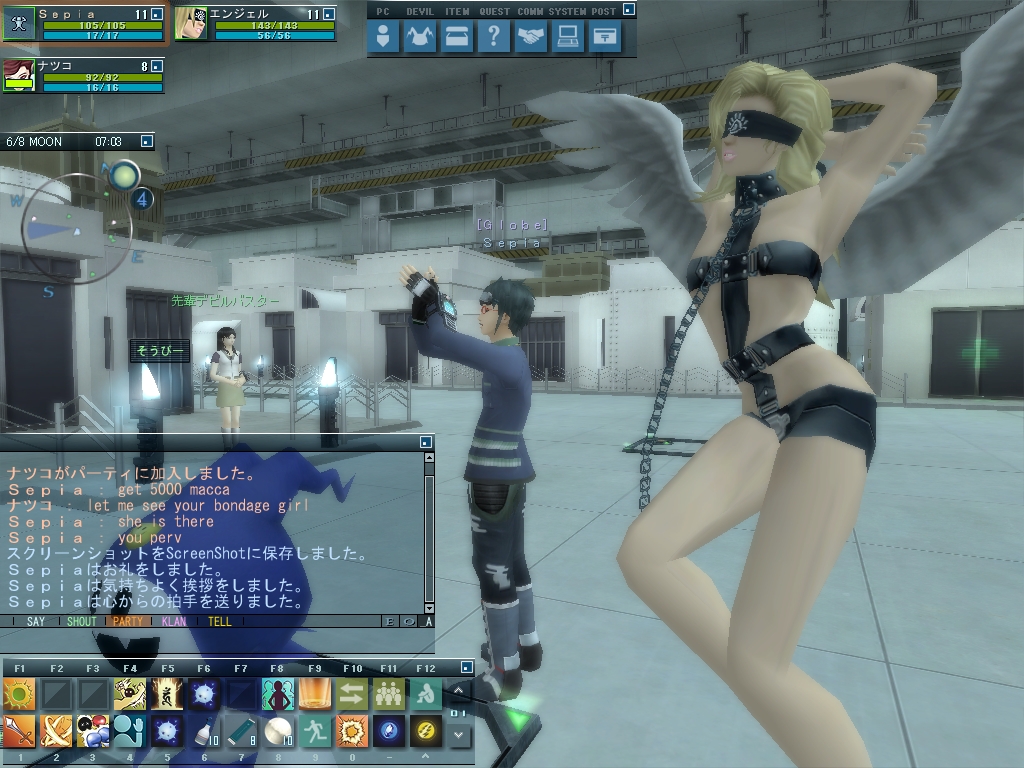Switch chat channel to SAY

pyautogui.click(x=36, y=621)
